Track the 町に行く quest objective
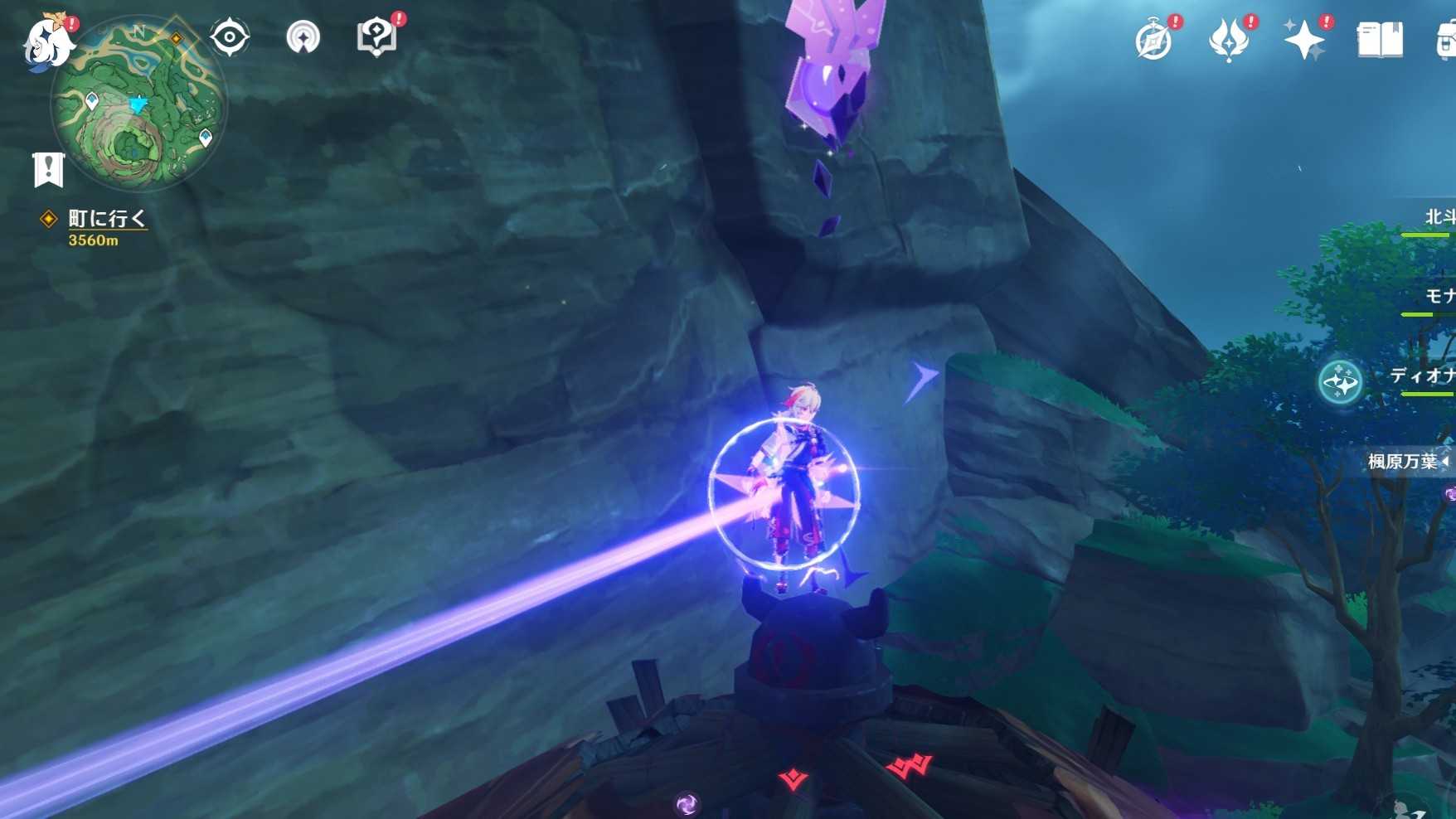 click(x=106, y=219)
